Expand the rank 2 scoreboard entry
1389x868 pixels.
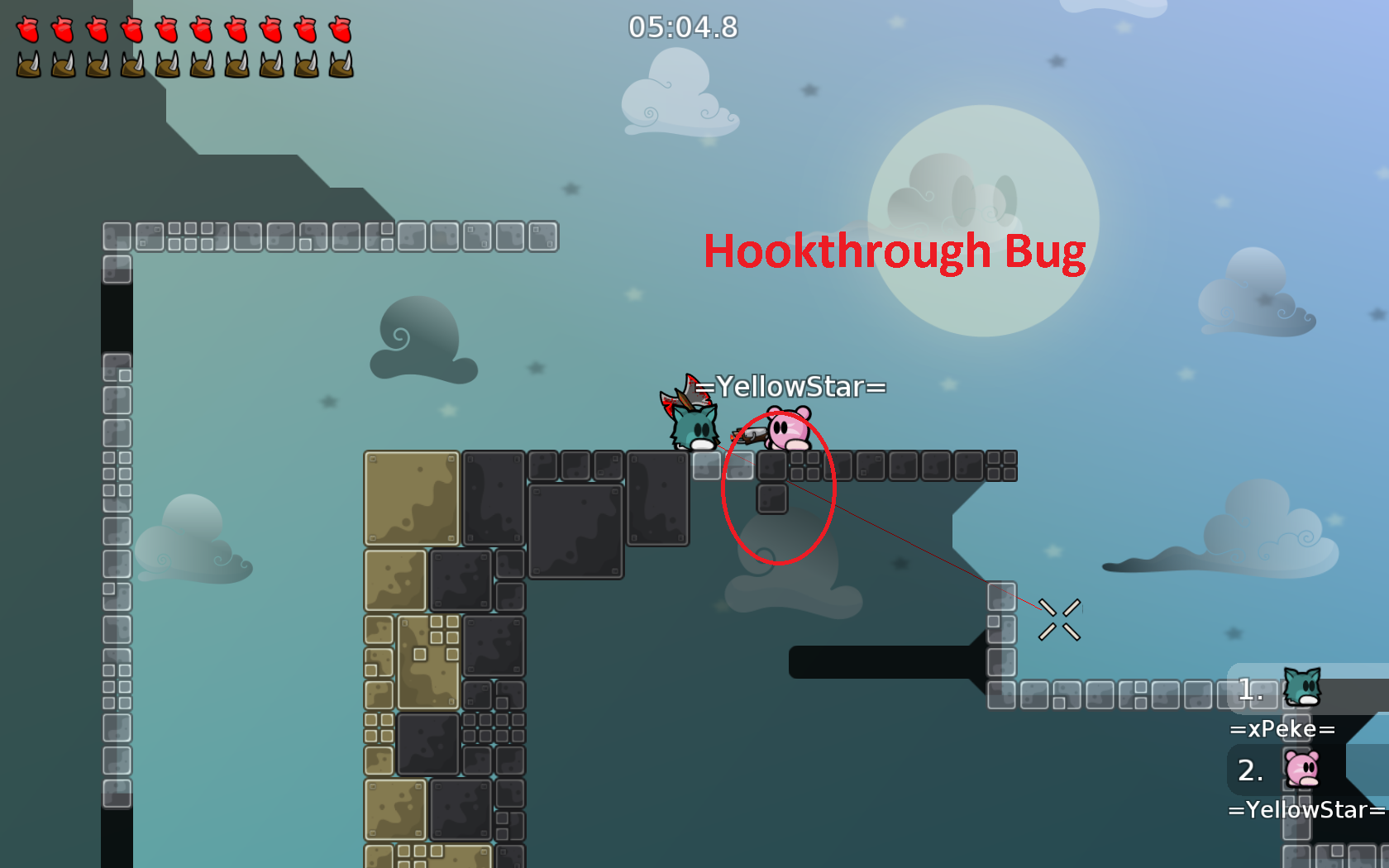[1250, 770]
